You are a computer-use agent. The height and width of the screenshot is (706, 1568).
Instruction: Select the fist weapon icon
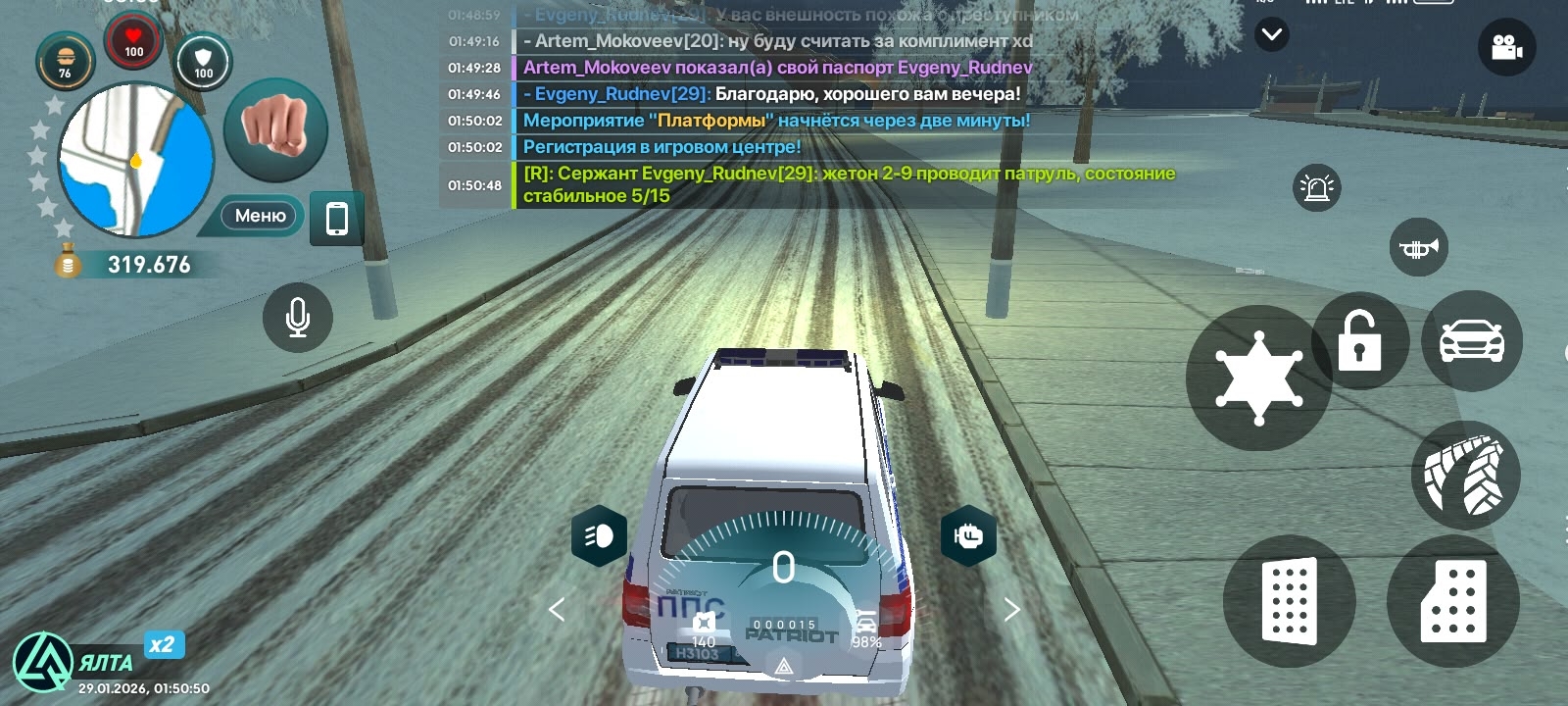[x=275, y=127]
